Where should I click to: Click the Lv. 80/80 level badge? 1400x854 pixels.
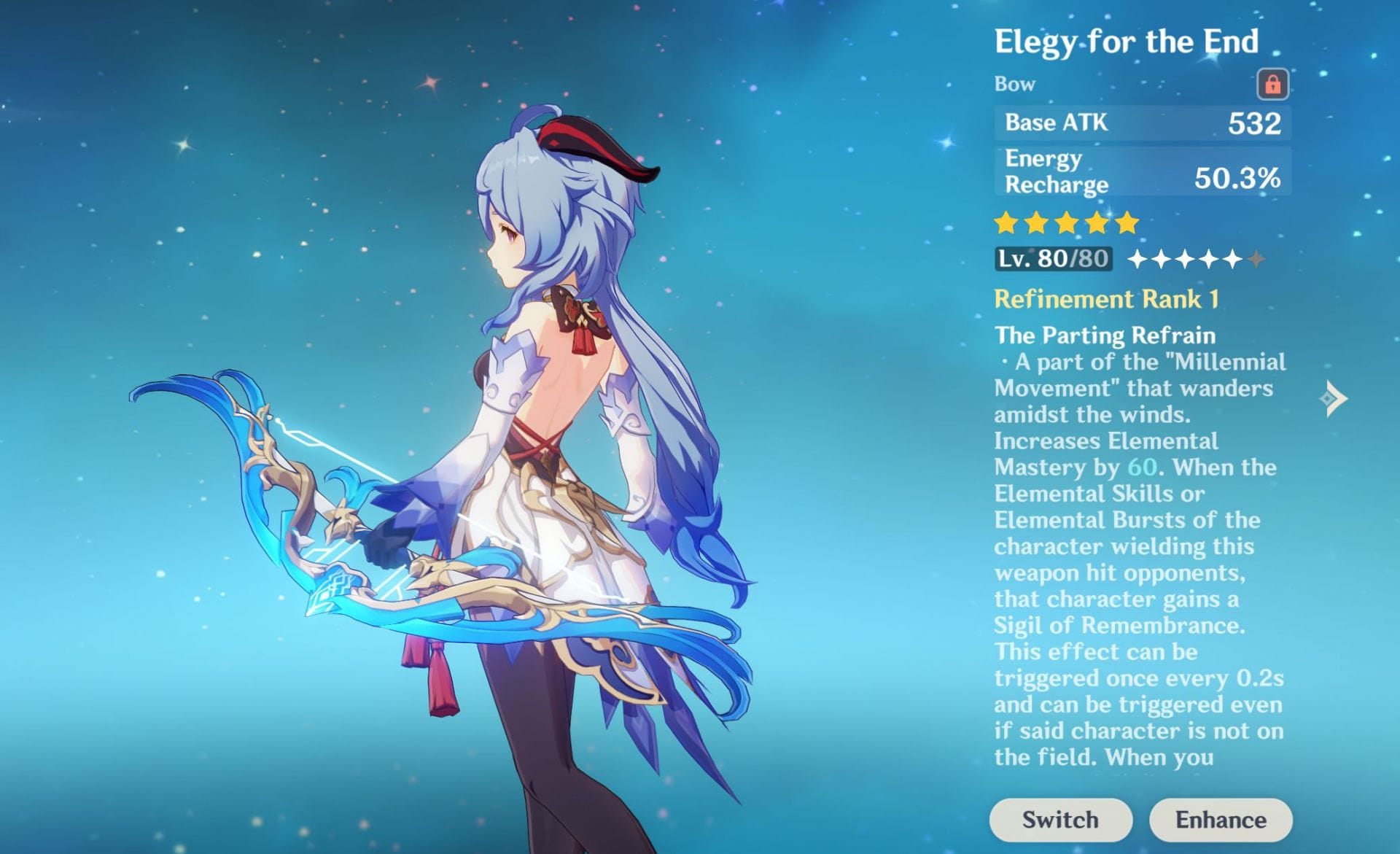point(1056,258)
